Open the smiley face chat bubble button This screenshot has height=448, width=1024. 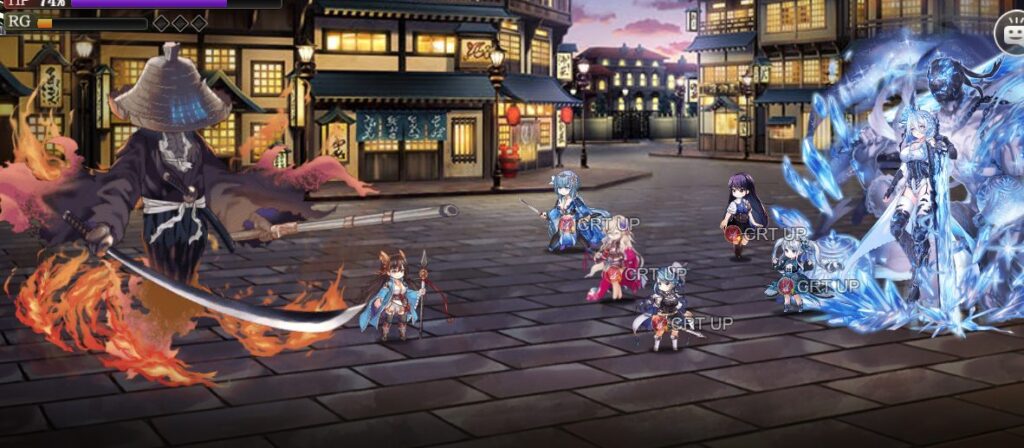coord(1009,37)
